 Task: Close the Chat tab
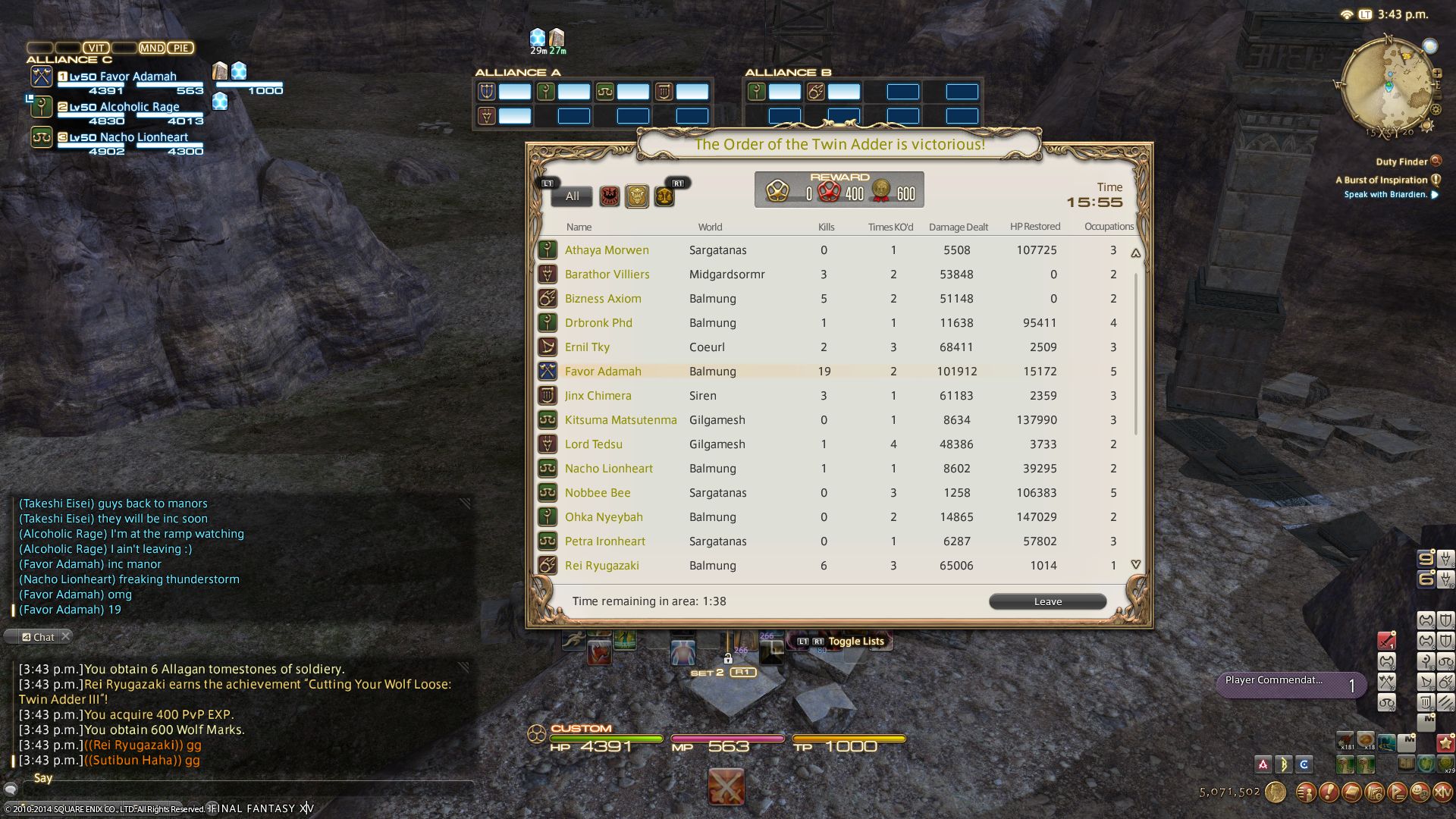coord(66,636)
